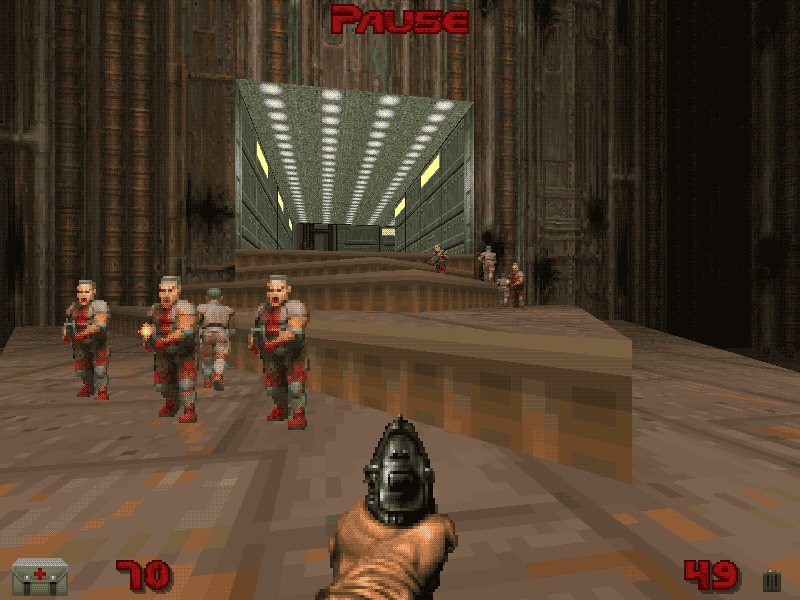
Task: Select the ammo clip icon
Action: 771,579
